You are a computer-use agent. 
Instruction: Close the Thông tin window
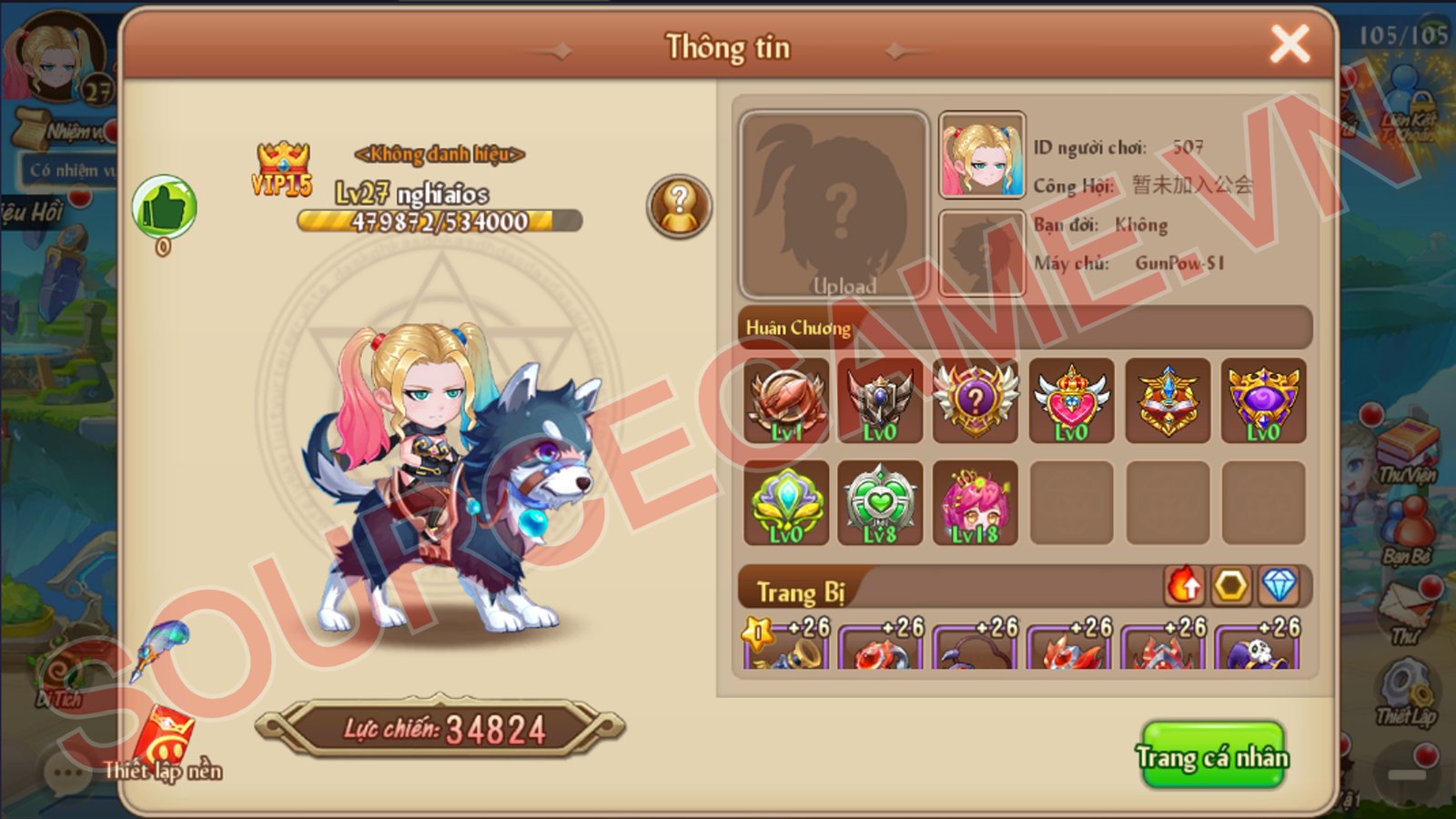click(1289, 44)
